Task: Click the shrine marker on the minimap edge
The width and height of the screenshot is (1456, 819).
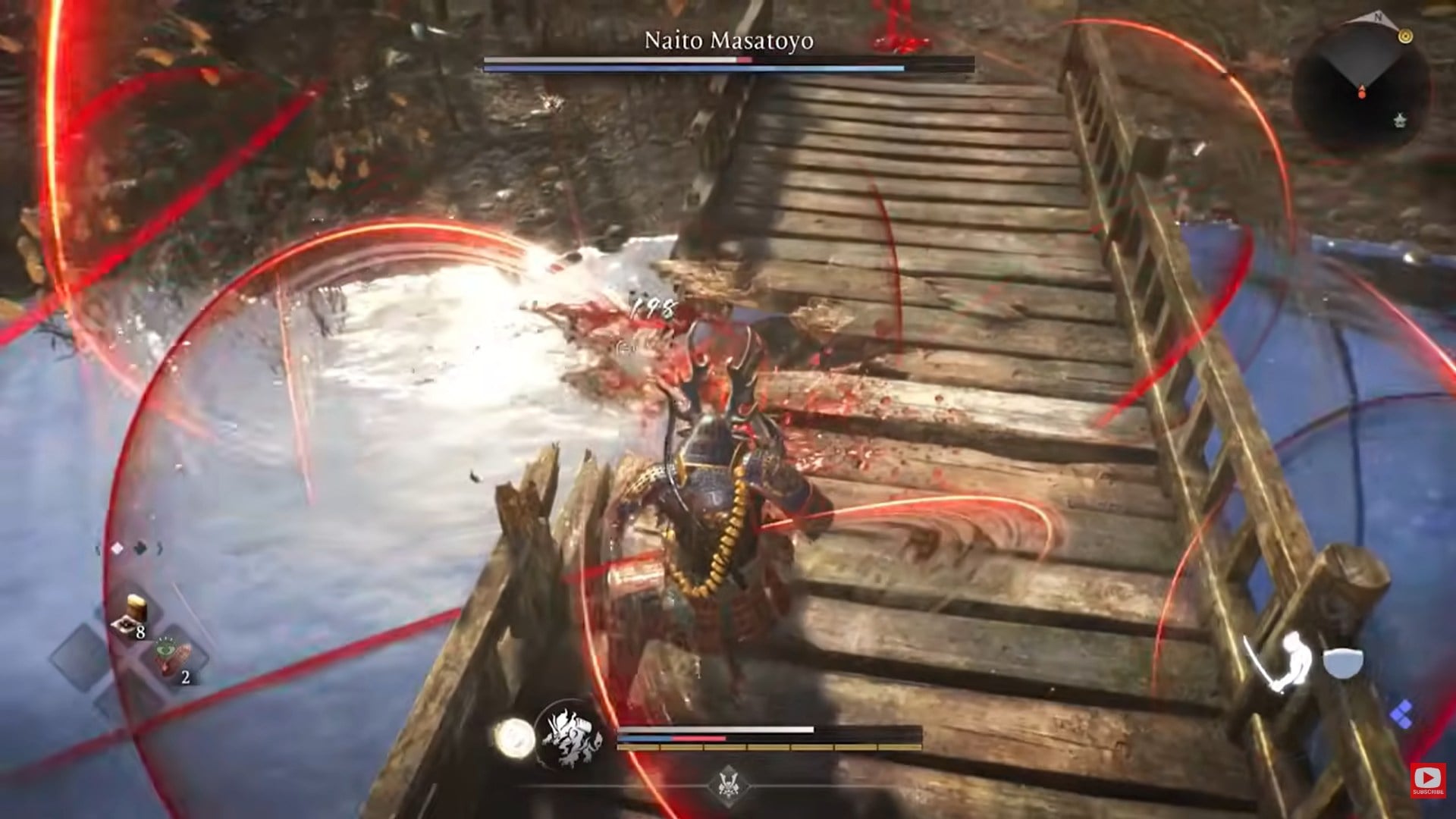Action: [x=1401, y=120]
